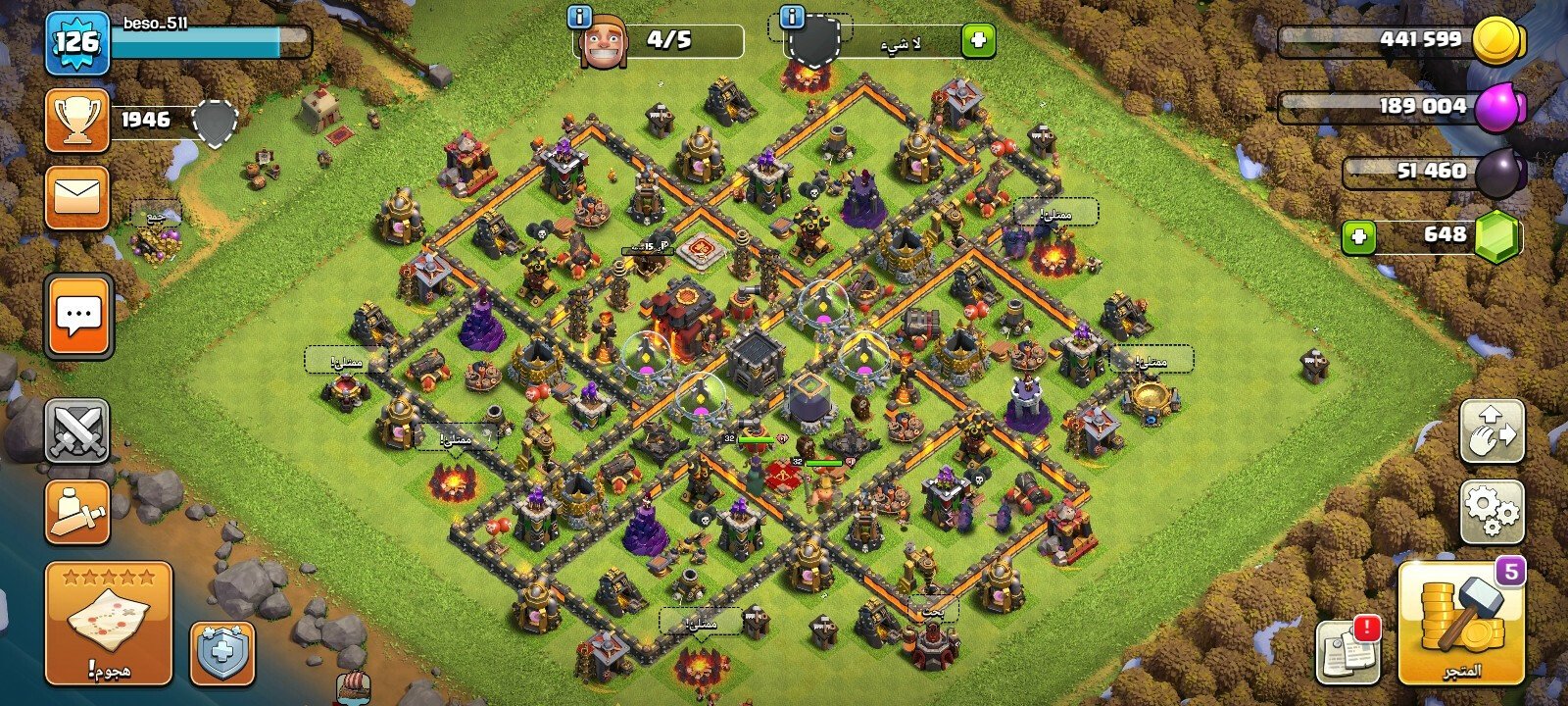The image size is (1568, 706).
Task: Add gems with green plus button
Action: click(x=1358, y=236)
